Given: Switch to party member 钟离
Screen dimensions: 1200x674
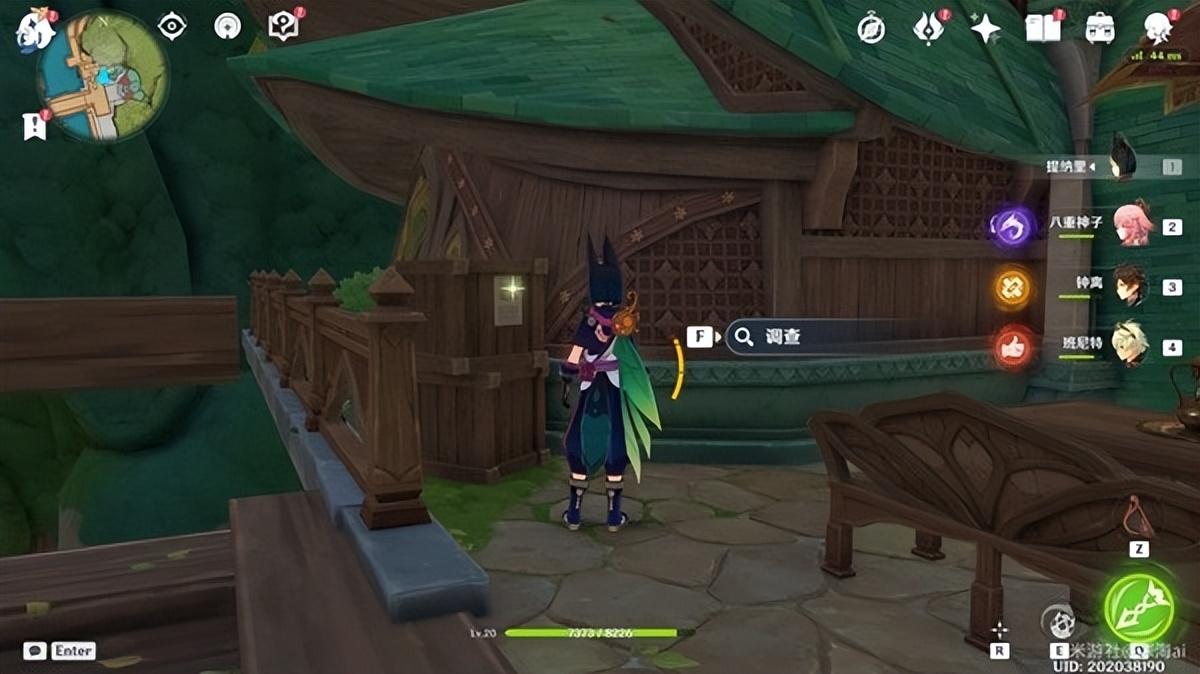Looking at the screenshot, I should pos(1132,286).
